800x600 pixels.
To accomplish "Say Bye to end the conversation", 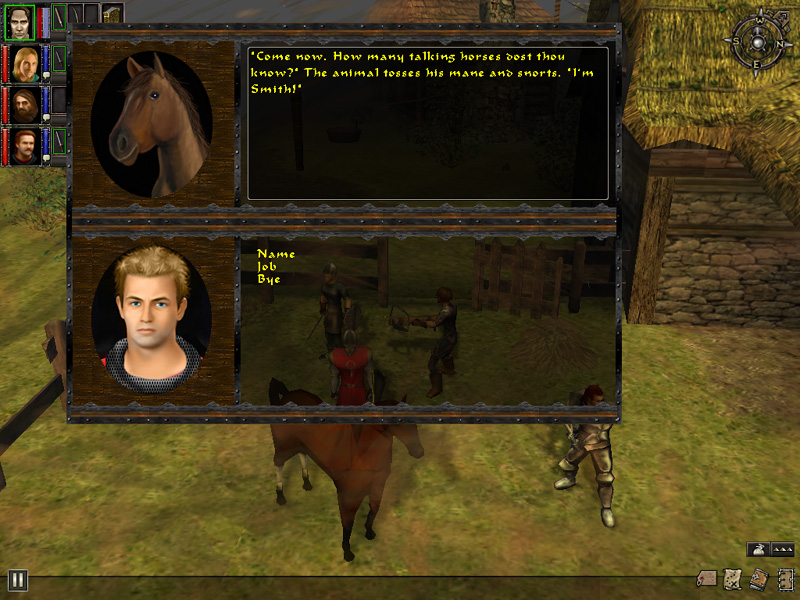I will click(x=269, y=279).
